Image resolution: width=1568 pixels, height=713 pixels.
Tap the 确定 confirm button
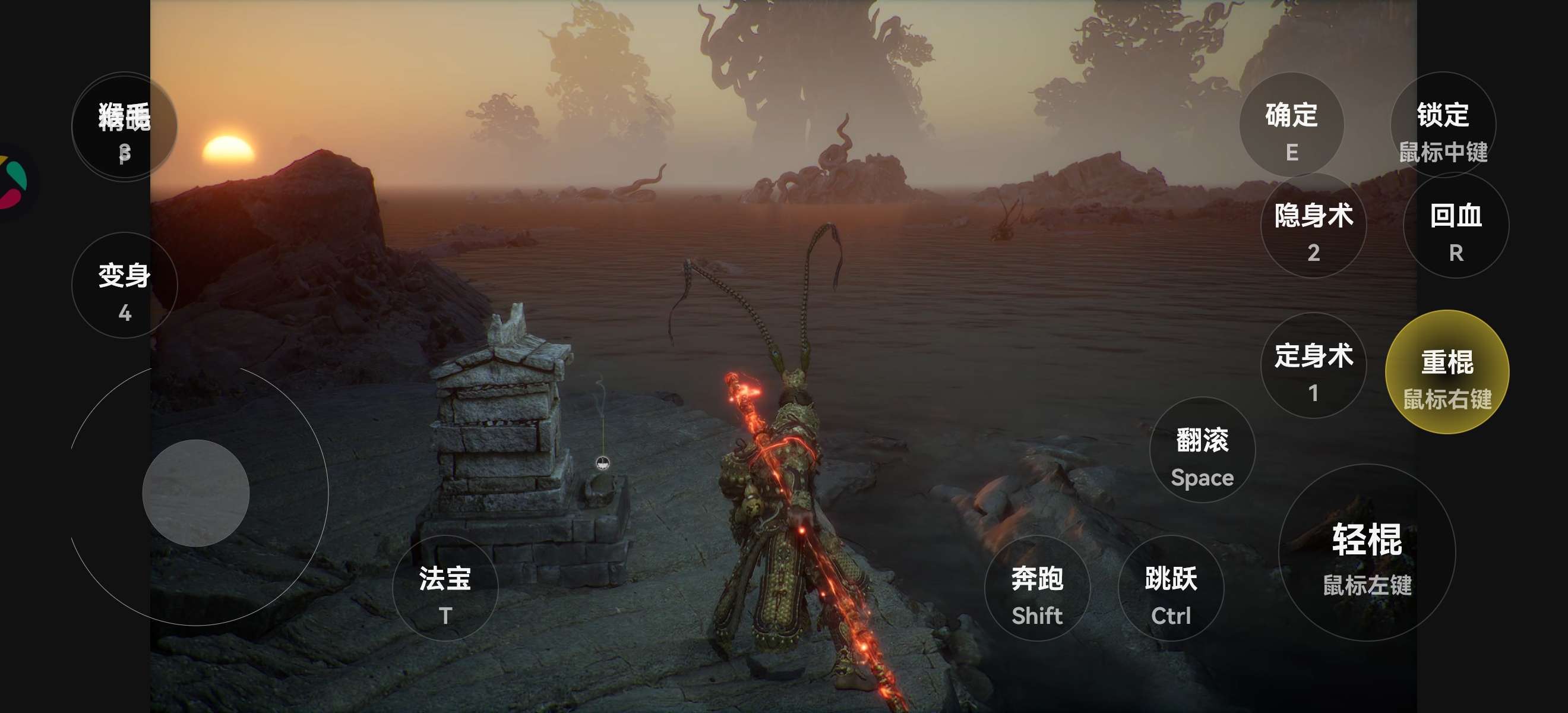1291,125
